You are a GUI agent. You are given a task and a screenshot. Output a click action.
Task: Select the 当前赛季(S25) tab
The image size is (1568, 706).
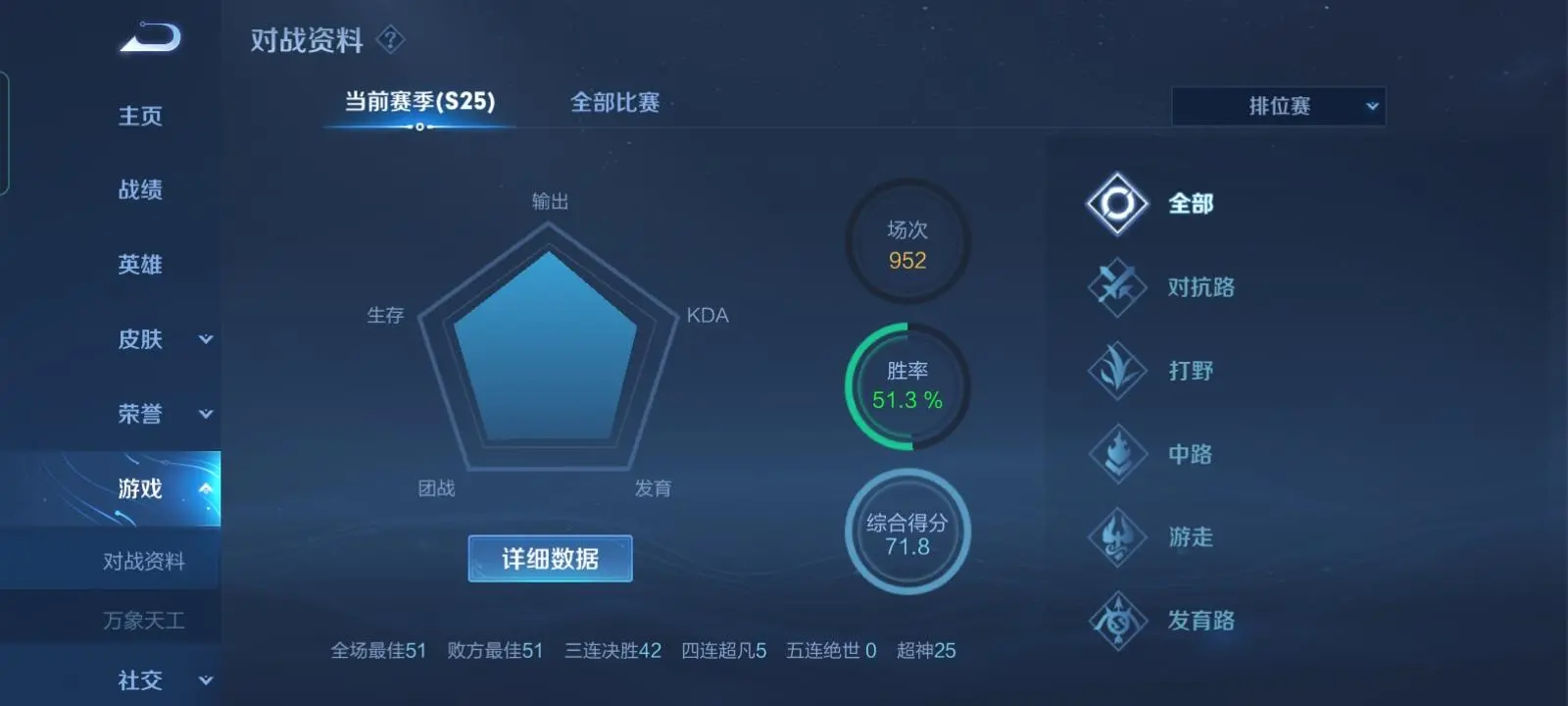tap(416, 102)
